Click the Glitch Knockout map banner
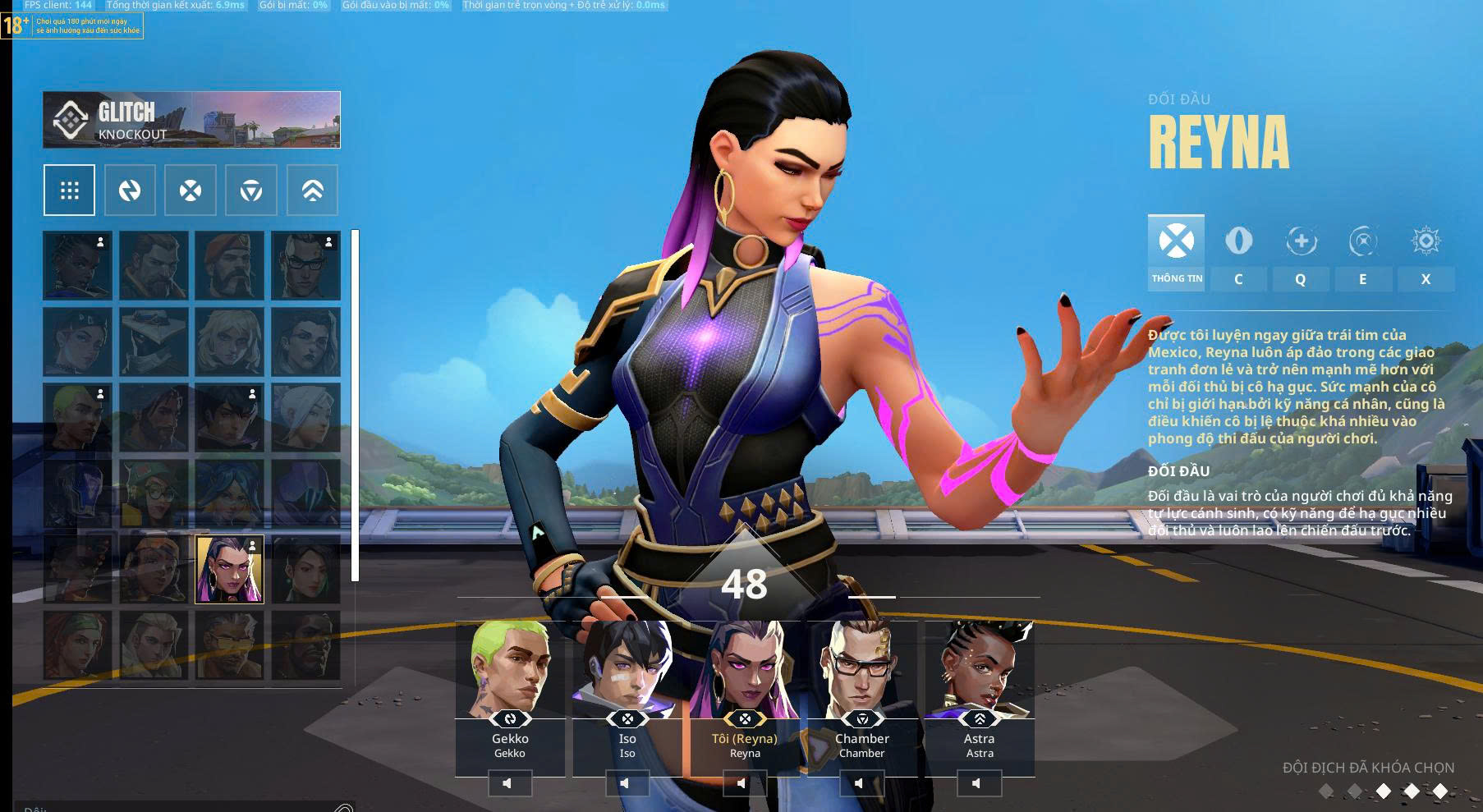 coord(191,120)
